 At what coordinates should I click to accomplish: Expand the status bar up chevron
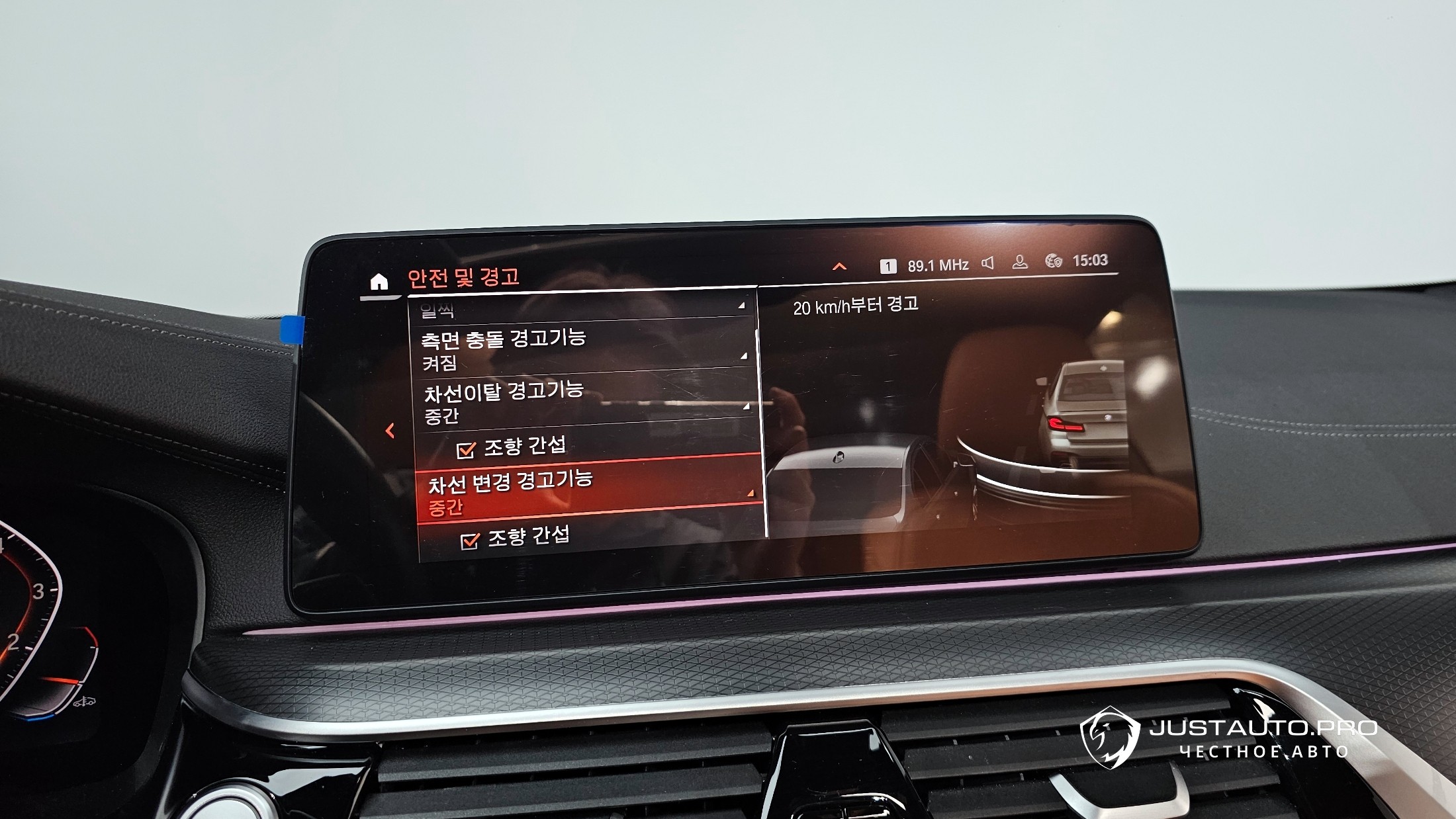click(x=839, y=267)
